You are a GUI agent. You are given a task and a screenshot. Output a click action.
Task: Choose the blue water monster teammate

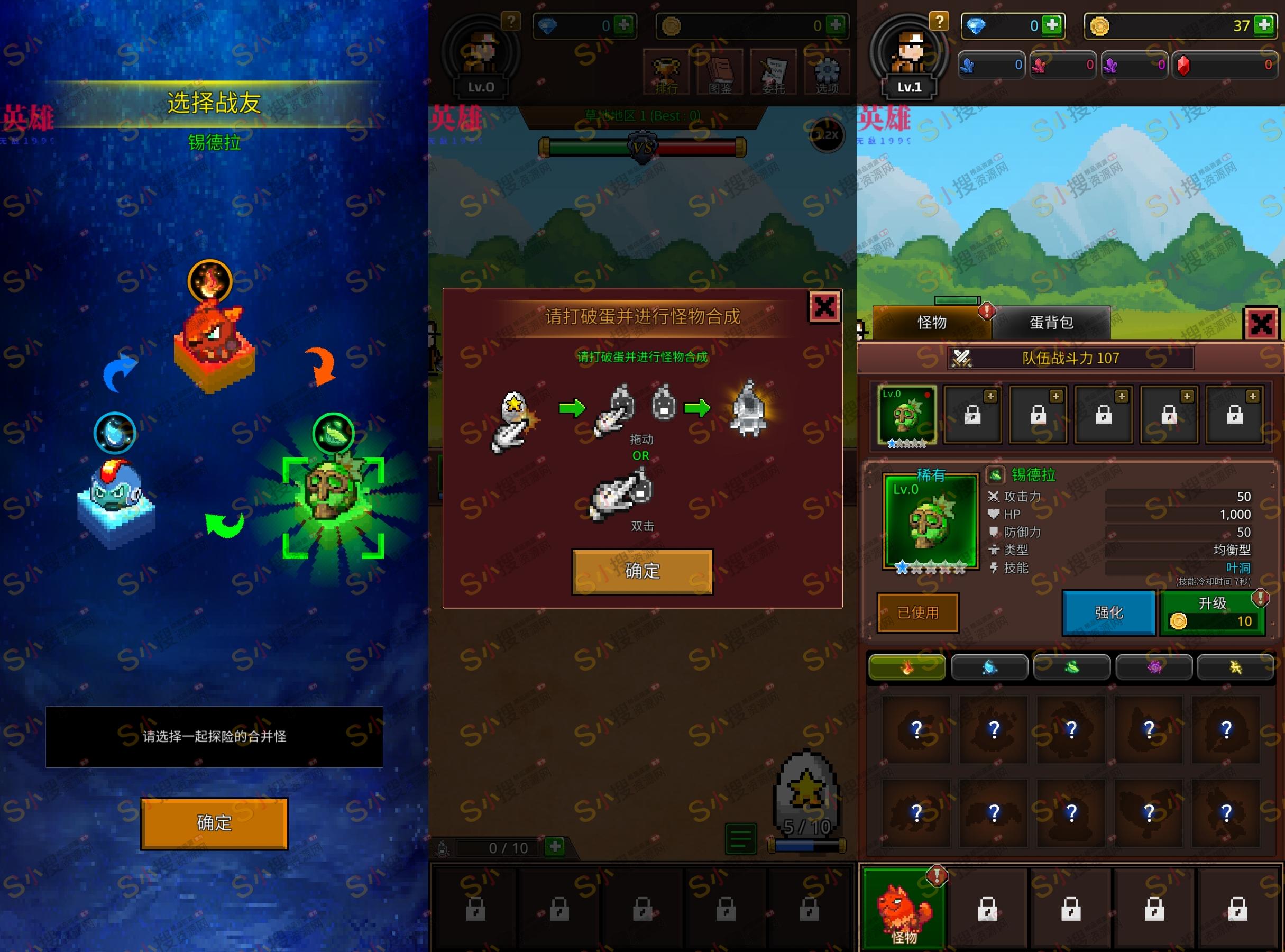click(115, 498)
